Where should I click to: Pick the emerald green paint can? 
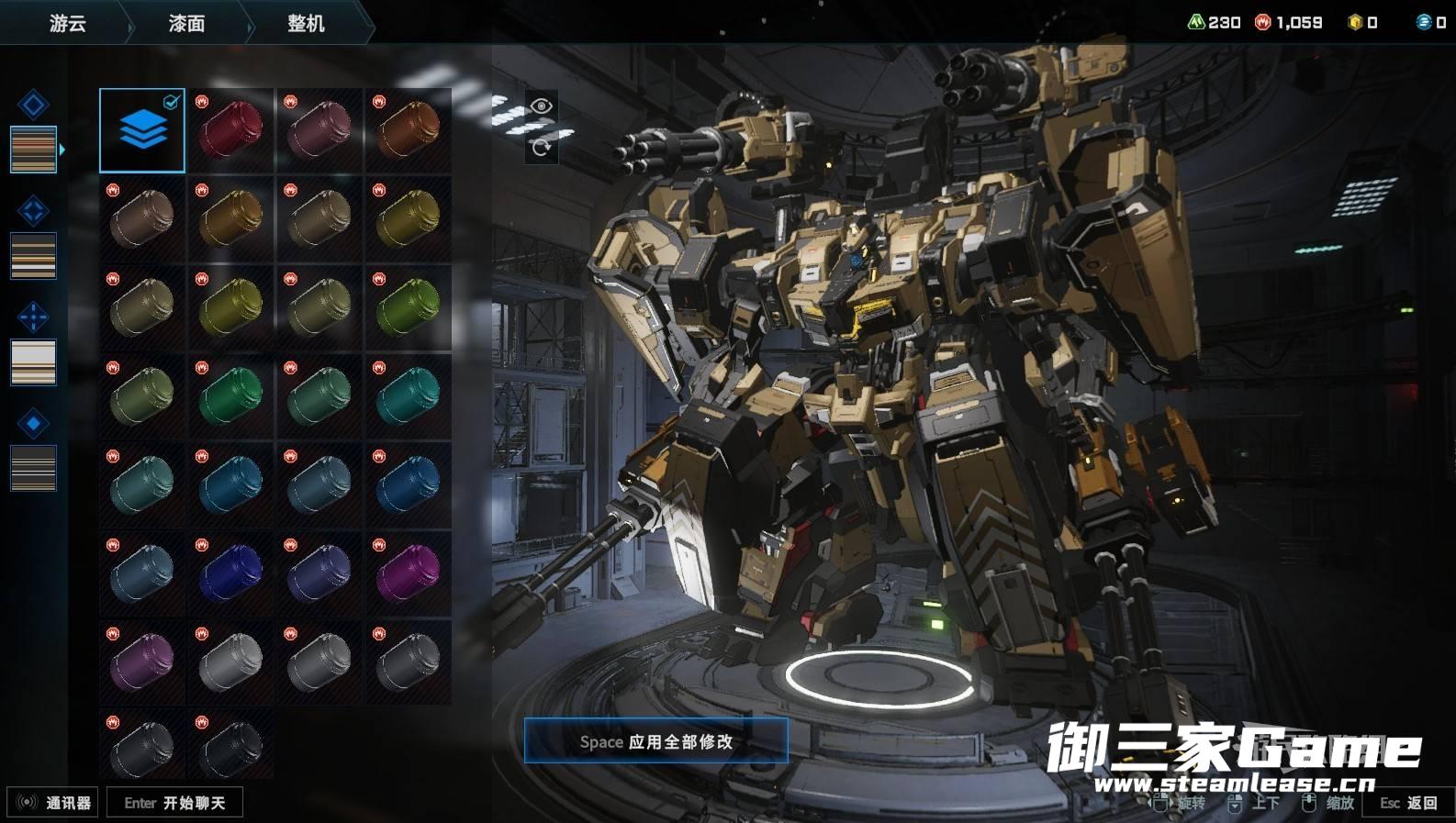coord(230,395)
